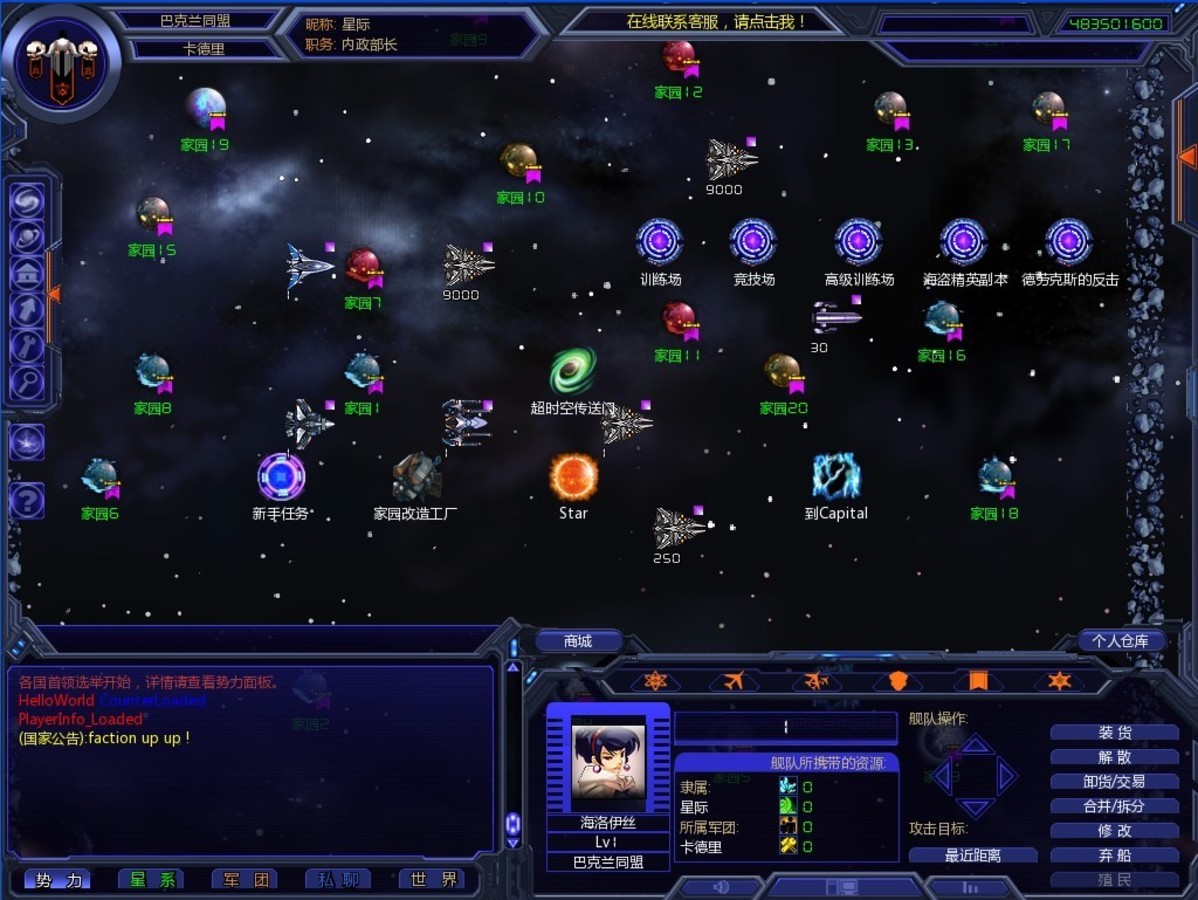Open the wrench tools icon
This screenshot has height=900, width=1198.
tap(27, 346)
